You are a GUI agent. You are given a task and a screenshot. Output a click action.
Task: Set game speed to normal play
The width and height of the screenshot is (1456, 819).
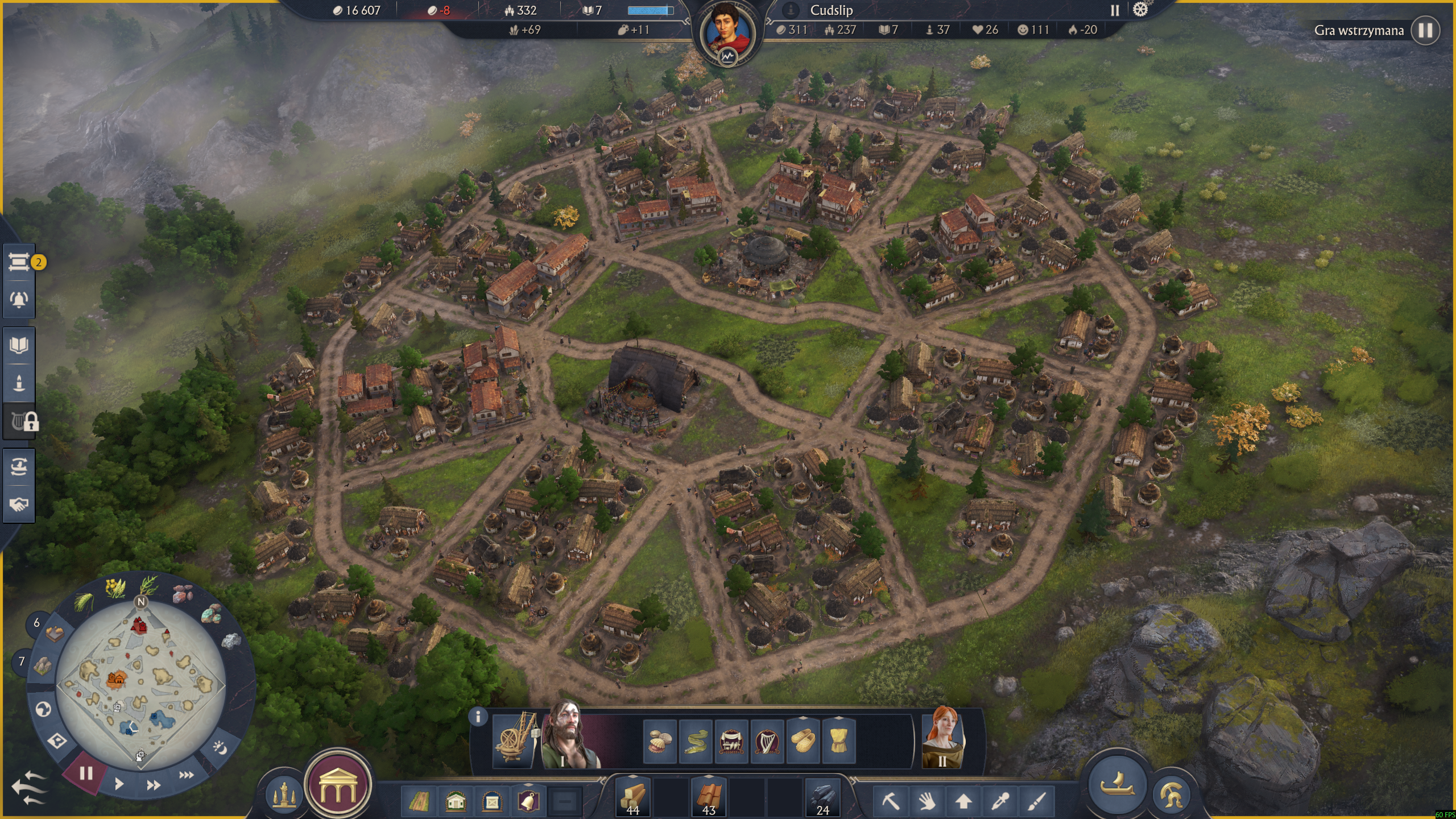(x=118, y=784)
